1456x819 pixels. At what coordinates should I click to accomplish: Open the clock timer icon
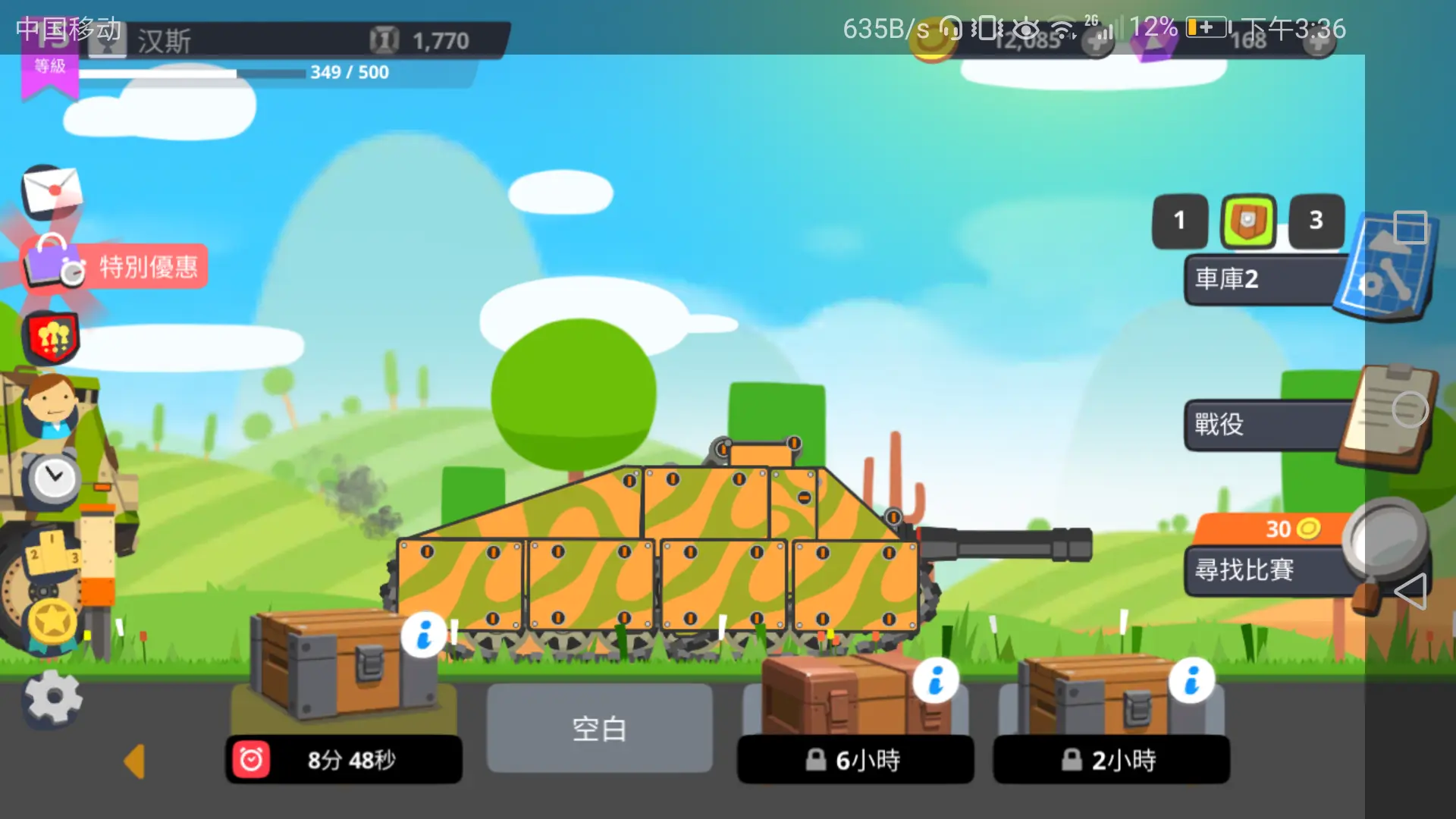53,479
